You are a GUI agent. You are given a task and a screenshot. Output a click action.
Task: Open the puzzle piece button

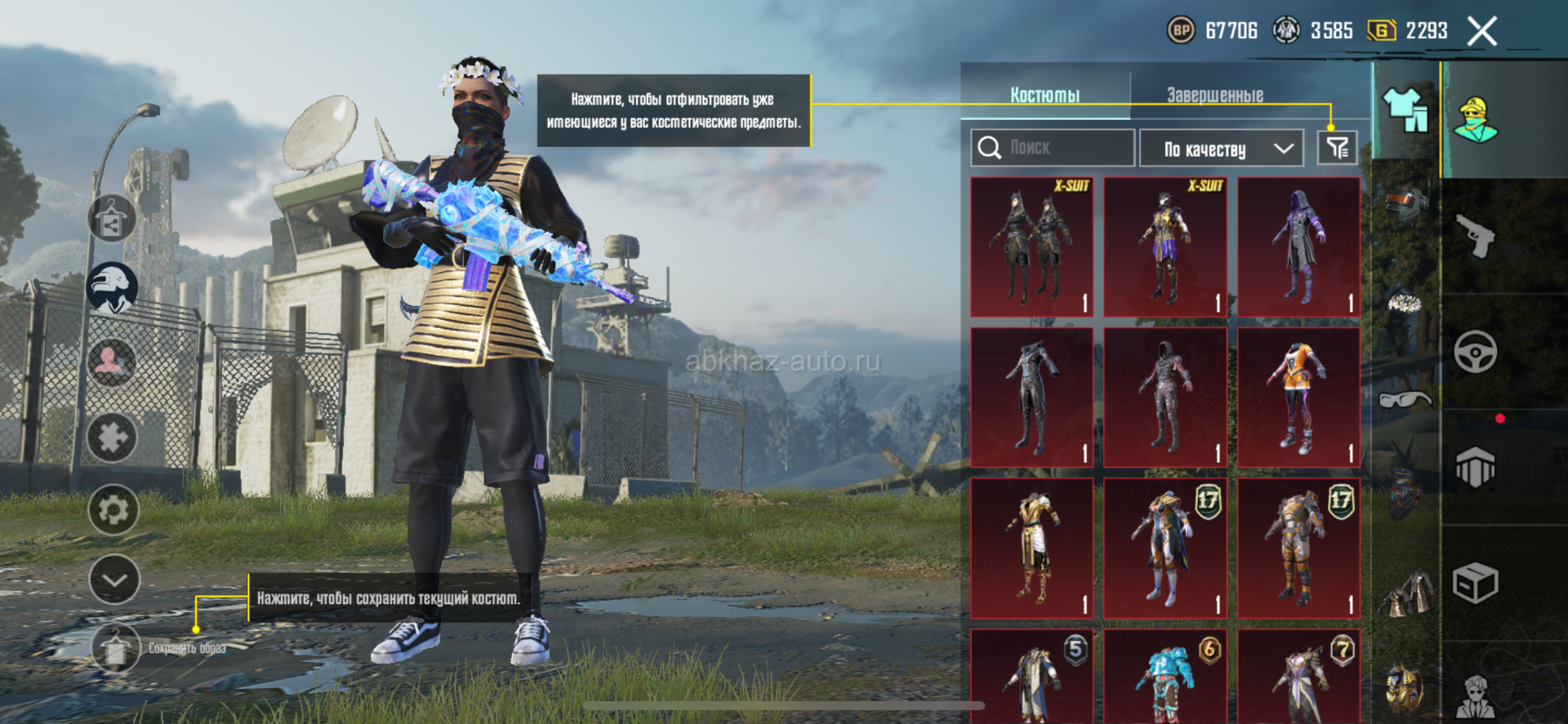tap(113, 438)
